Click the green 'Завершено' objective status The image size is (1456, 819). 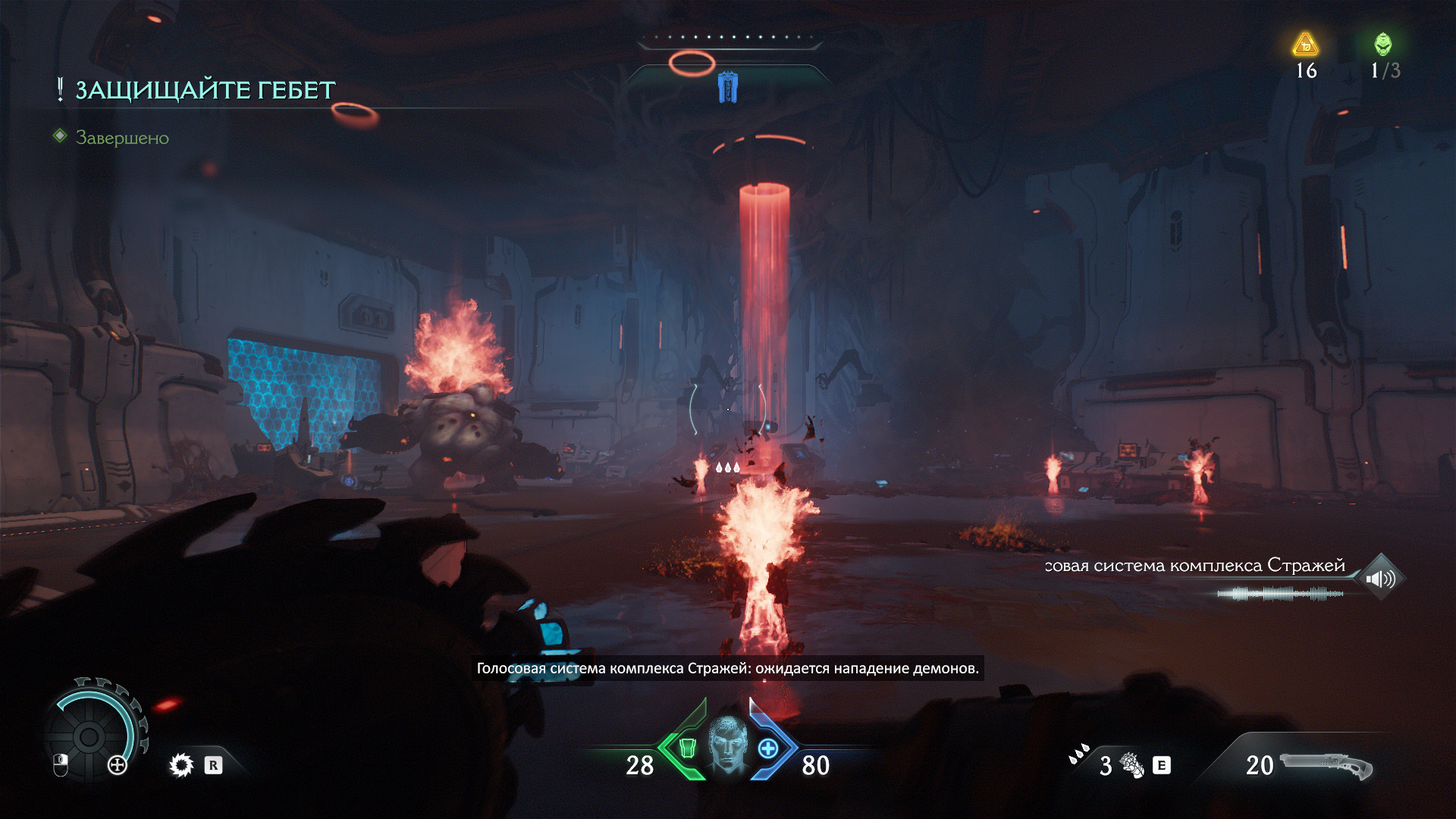coord(122,138)
